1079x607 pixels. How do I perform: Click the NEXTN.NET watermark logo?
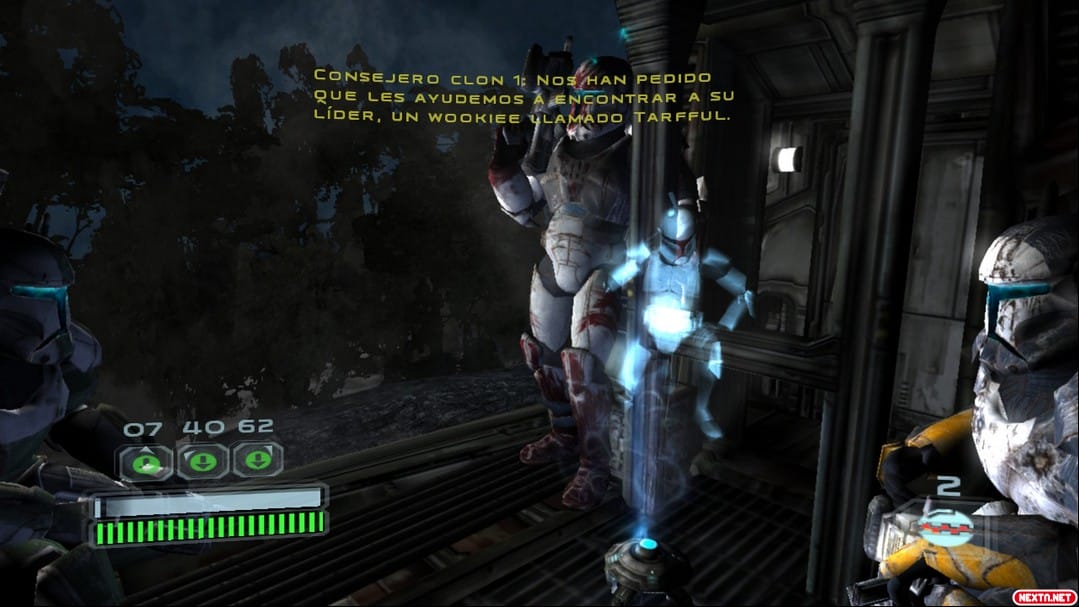coord(1043,596)
